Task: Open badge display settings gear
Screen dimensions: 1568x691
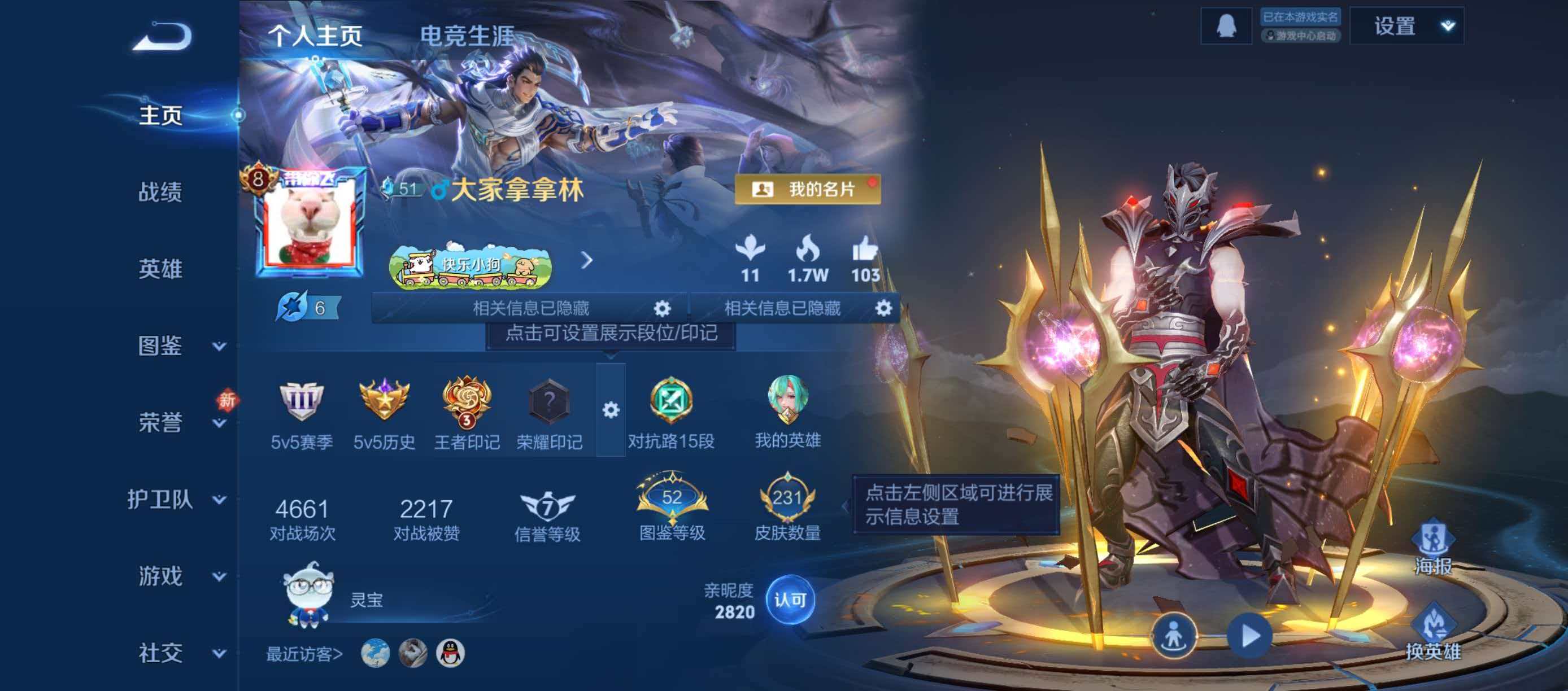Action: 612,410
